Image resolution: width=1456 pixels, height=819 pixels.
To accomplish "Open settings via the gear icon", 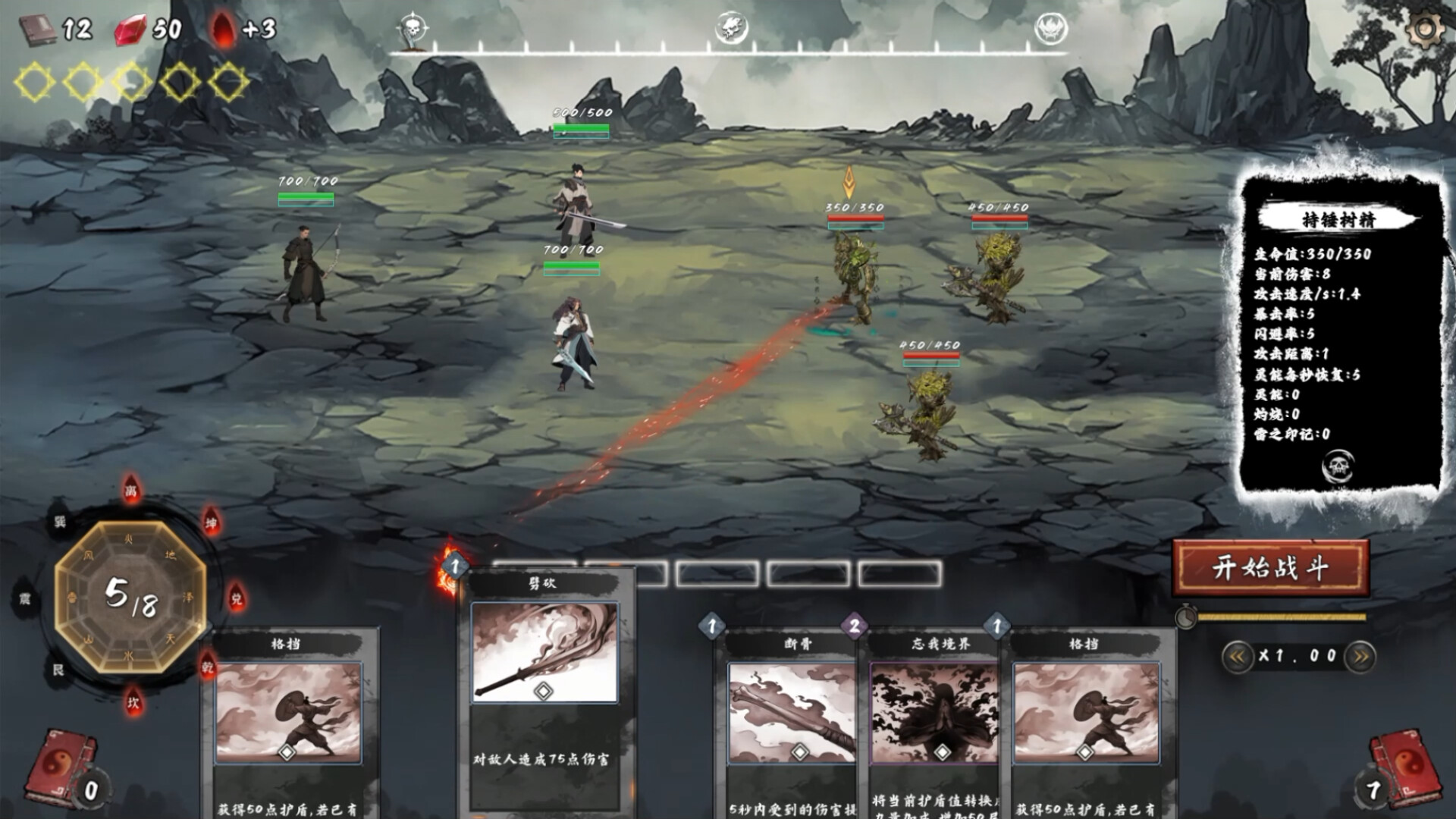I will 1426,29.
